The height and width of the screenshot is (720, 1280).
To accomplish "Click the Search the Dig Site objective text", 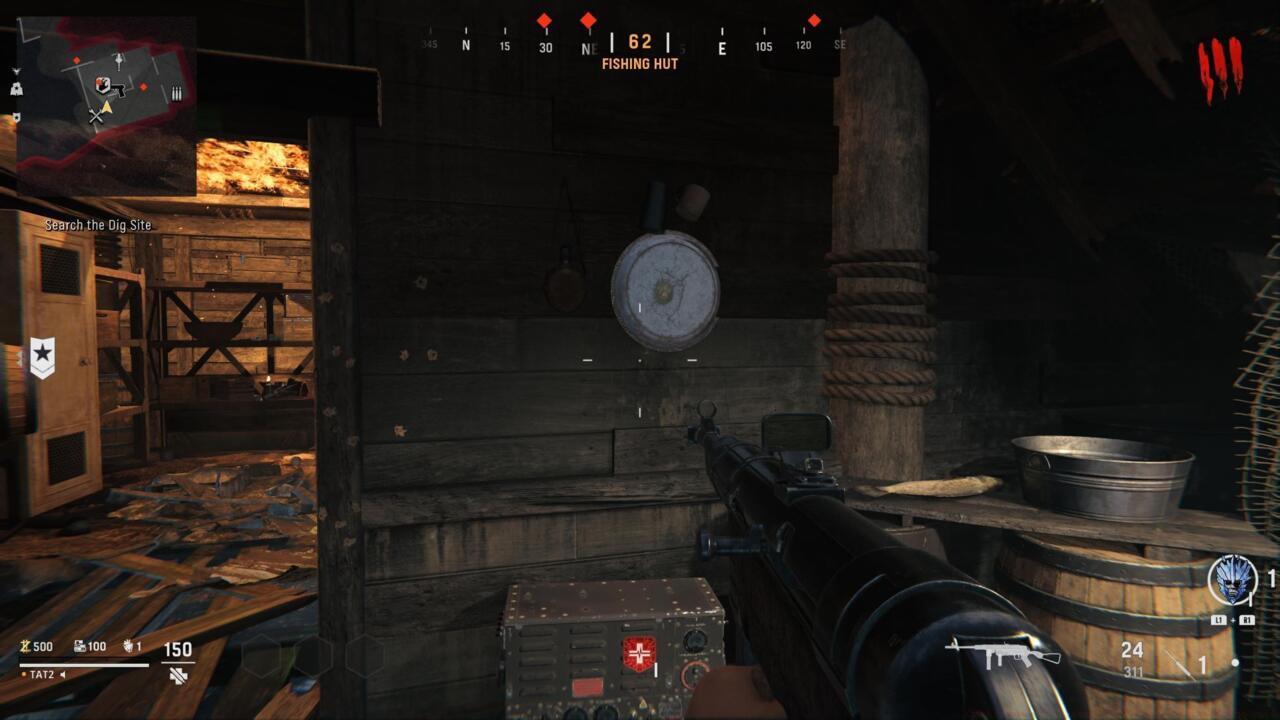I will point(96,225).
